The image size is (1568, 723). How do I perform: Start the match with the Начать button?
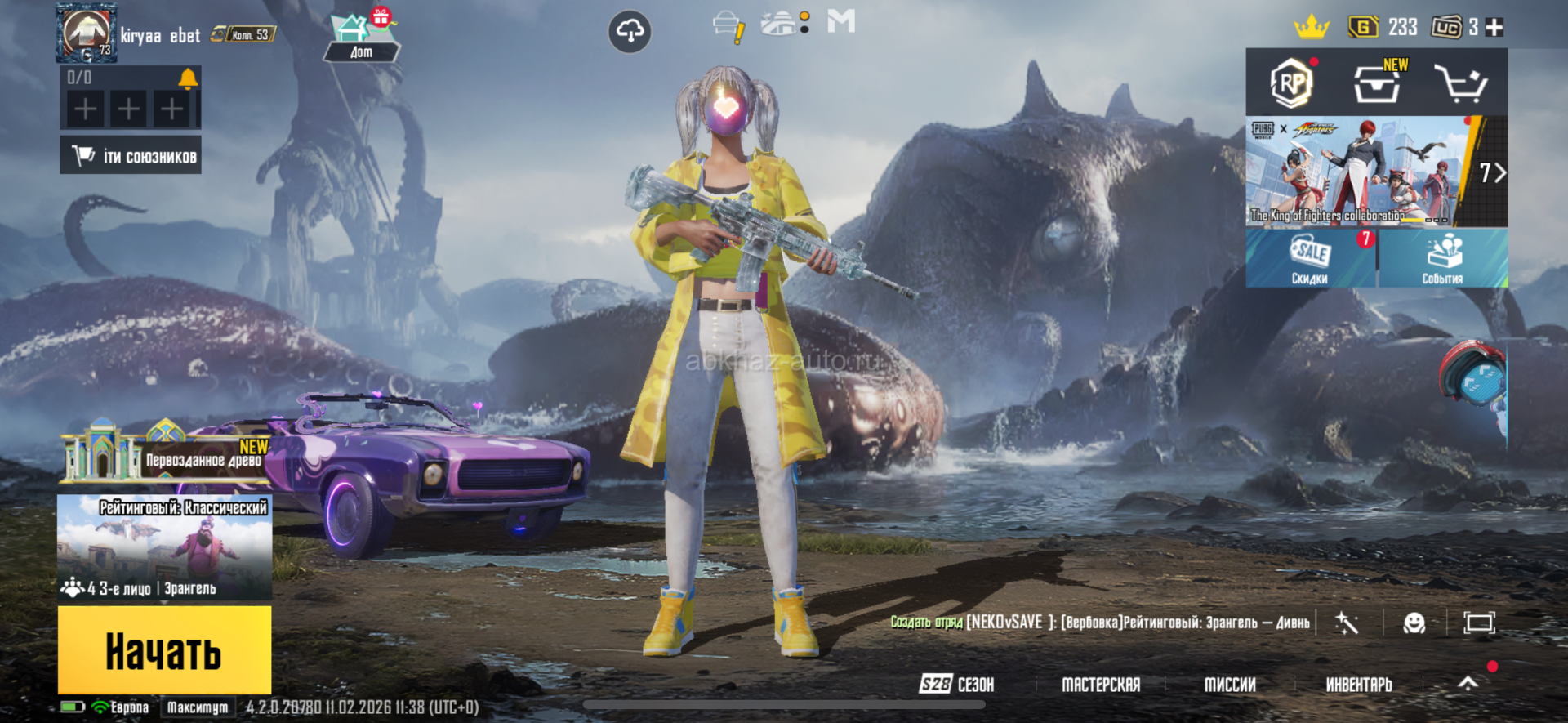164,650
